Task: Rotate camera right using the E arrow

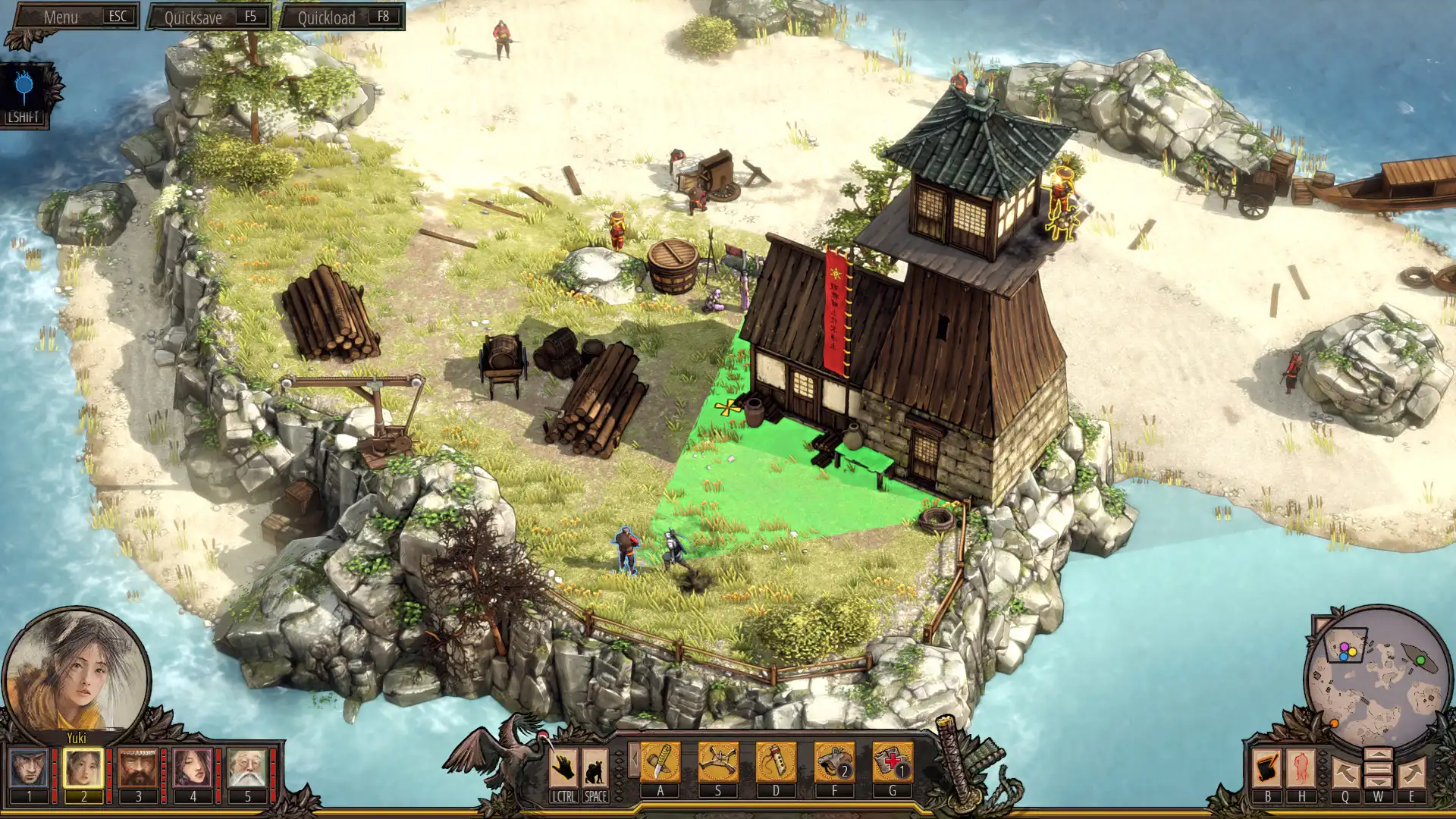Action: 1411,771
